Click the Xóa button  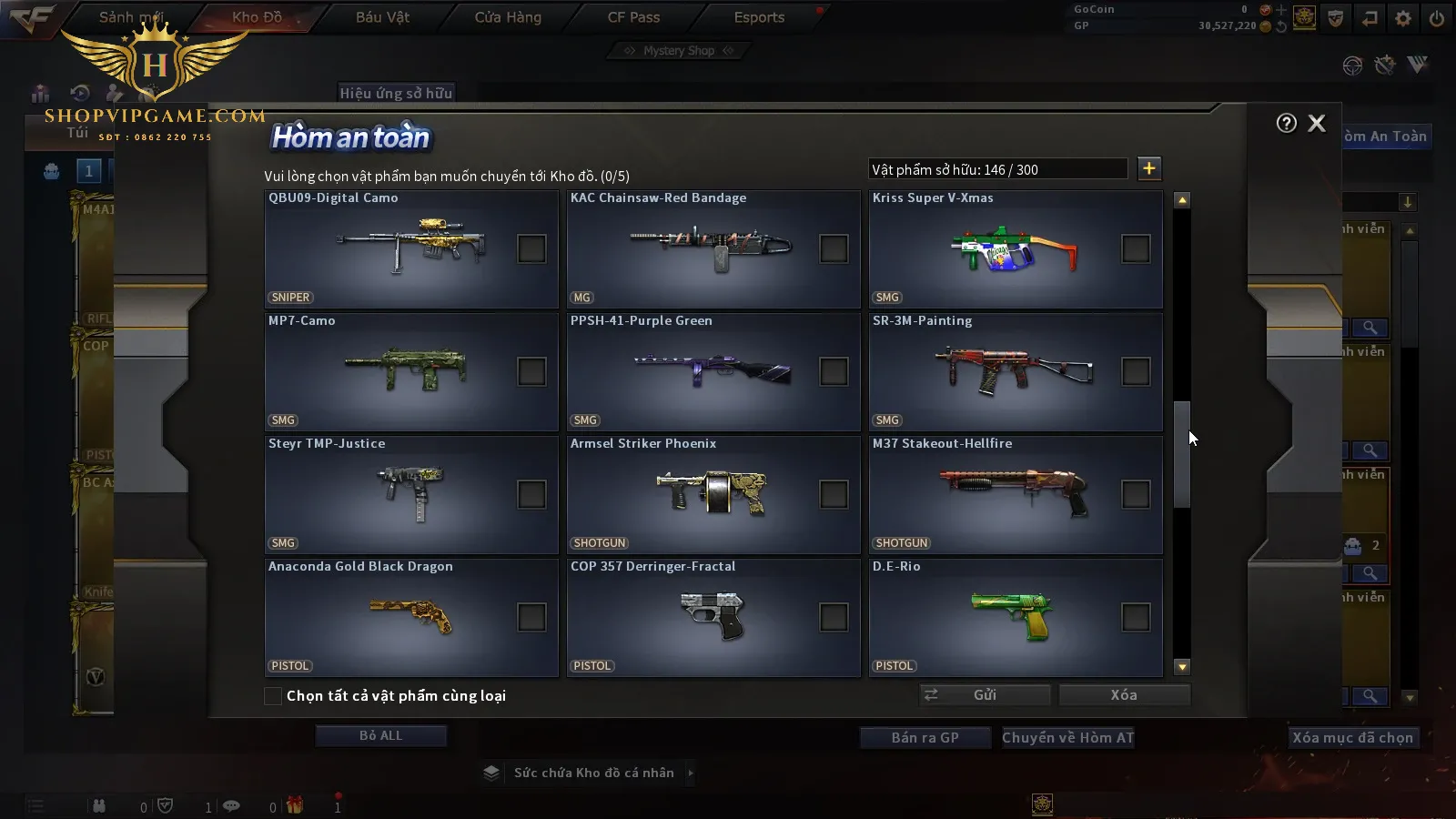tap(1124, 695)
